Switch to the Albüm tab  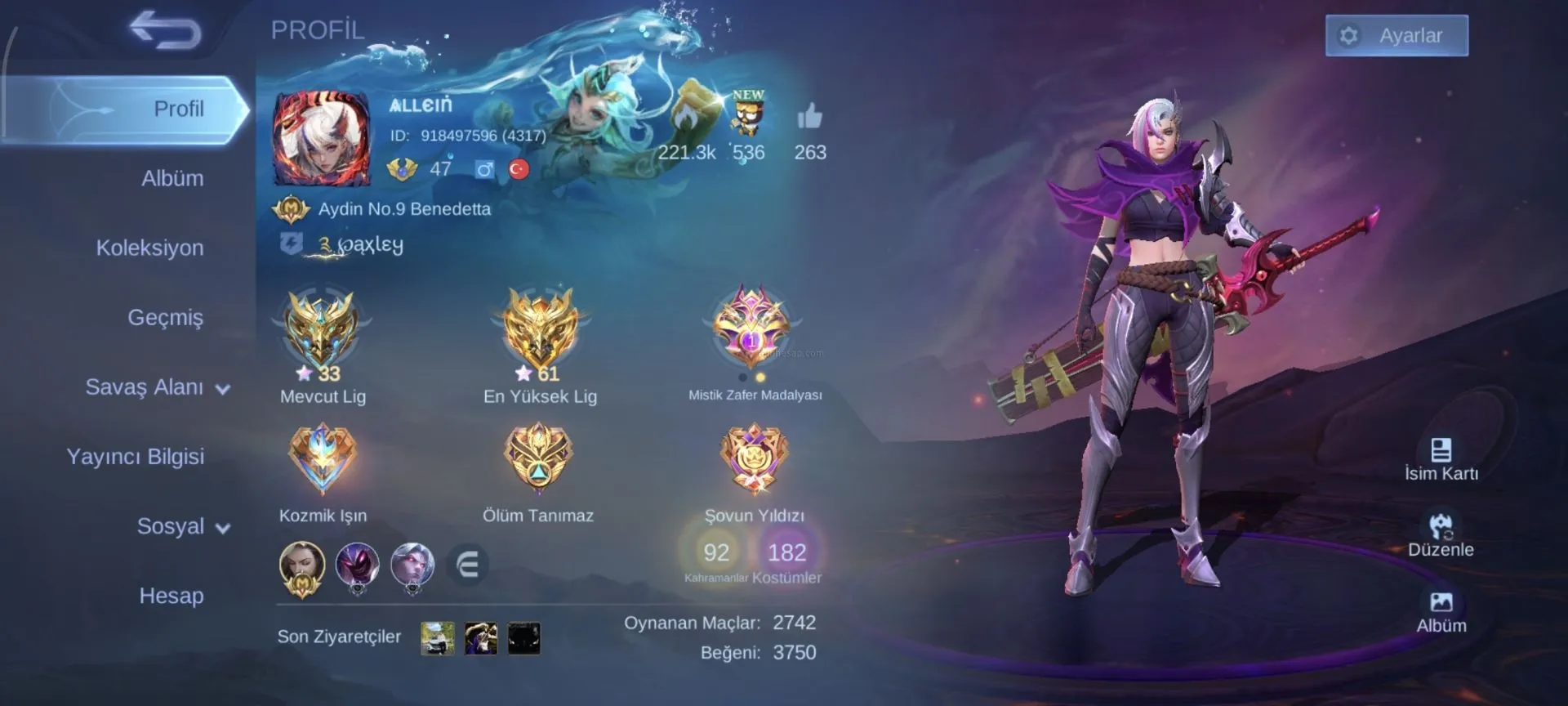(171, 178)
